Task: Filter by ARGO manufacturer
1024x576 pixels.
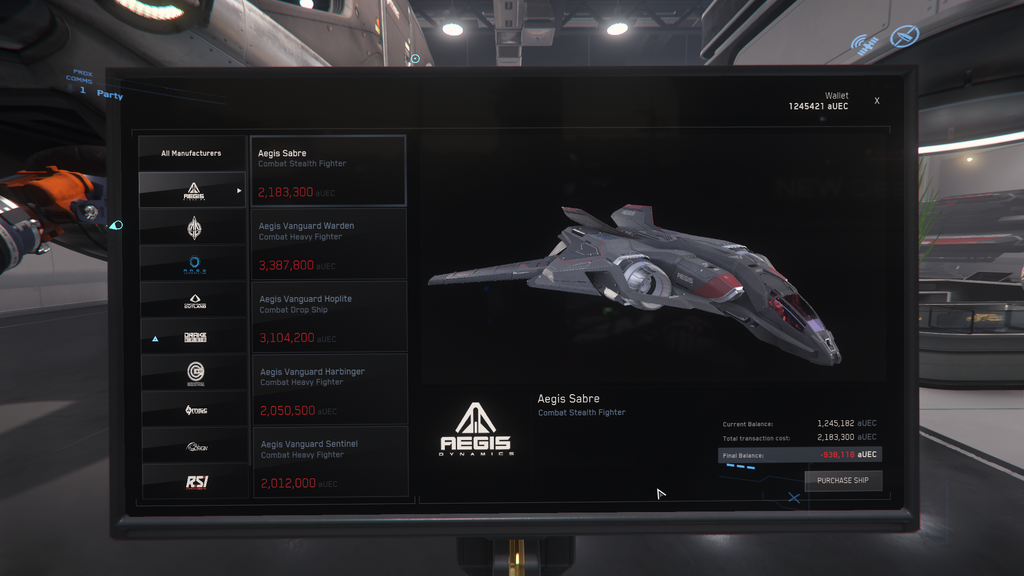Action: click(193, 263)
